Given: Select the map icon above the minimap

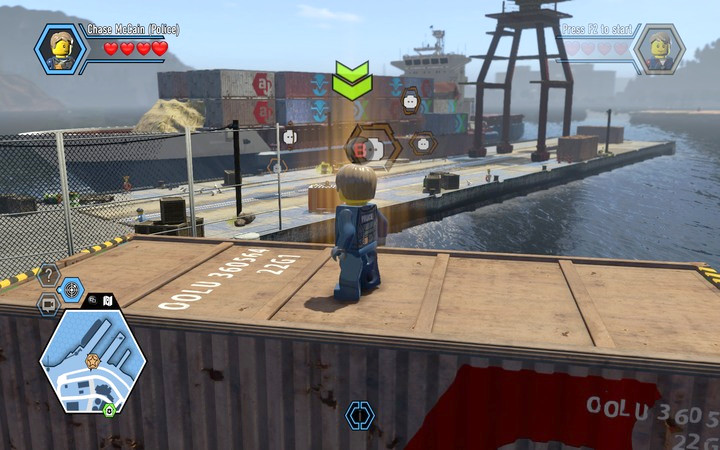Looking at the screenshot, I should click(x=108, y=299).
